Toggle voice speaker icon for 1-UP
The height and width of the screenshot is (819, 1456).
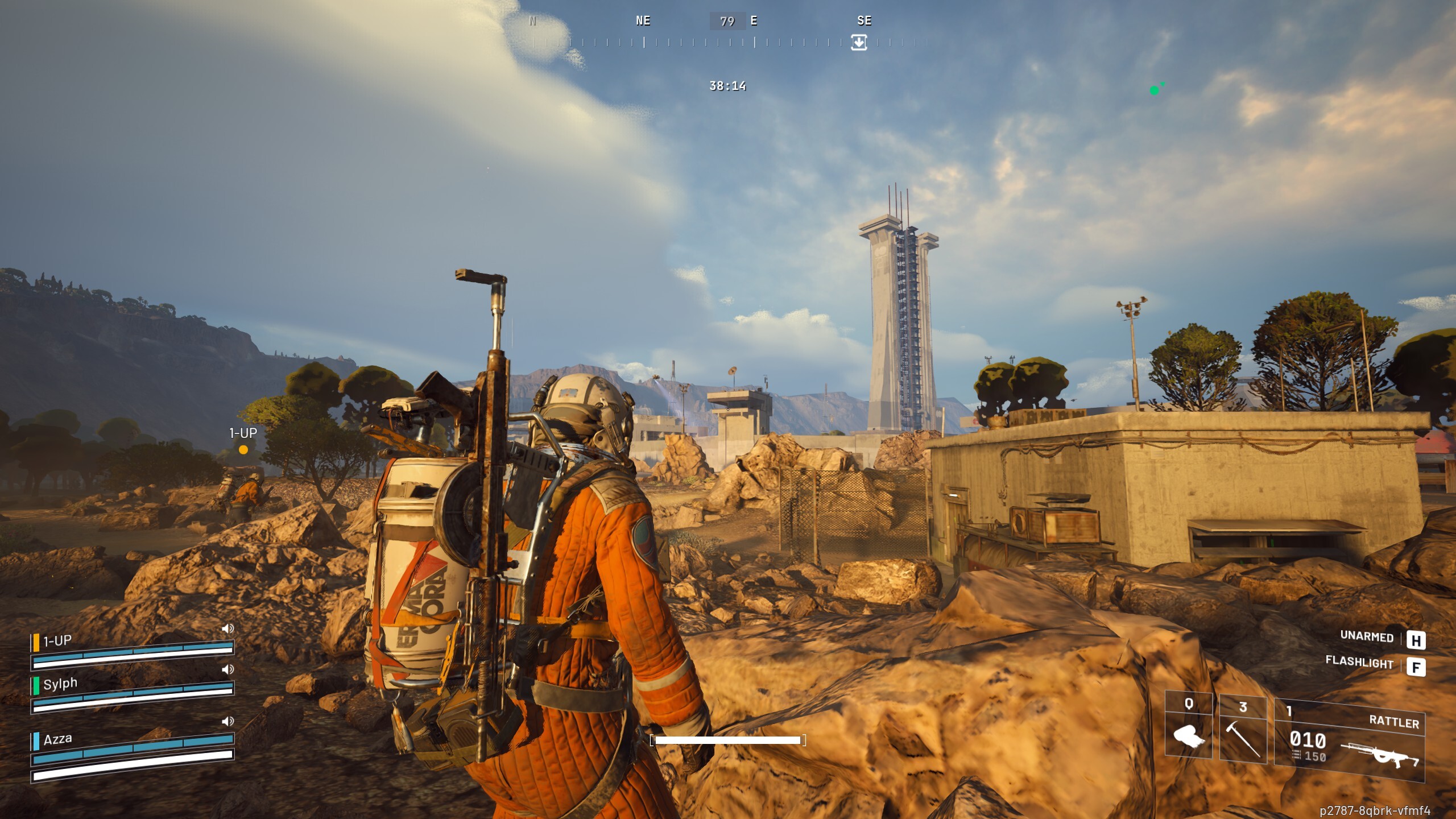[227, 628]
